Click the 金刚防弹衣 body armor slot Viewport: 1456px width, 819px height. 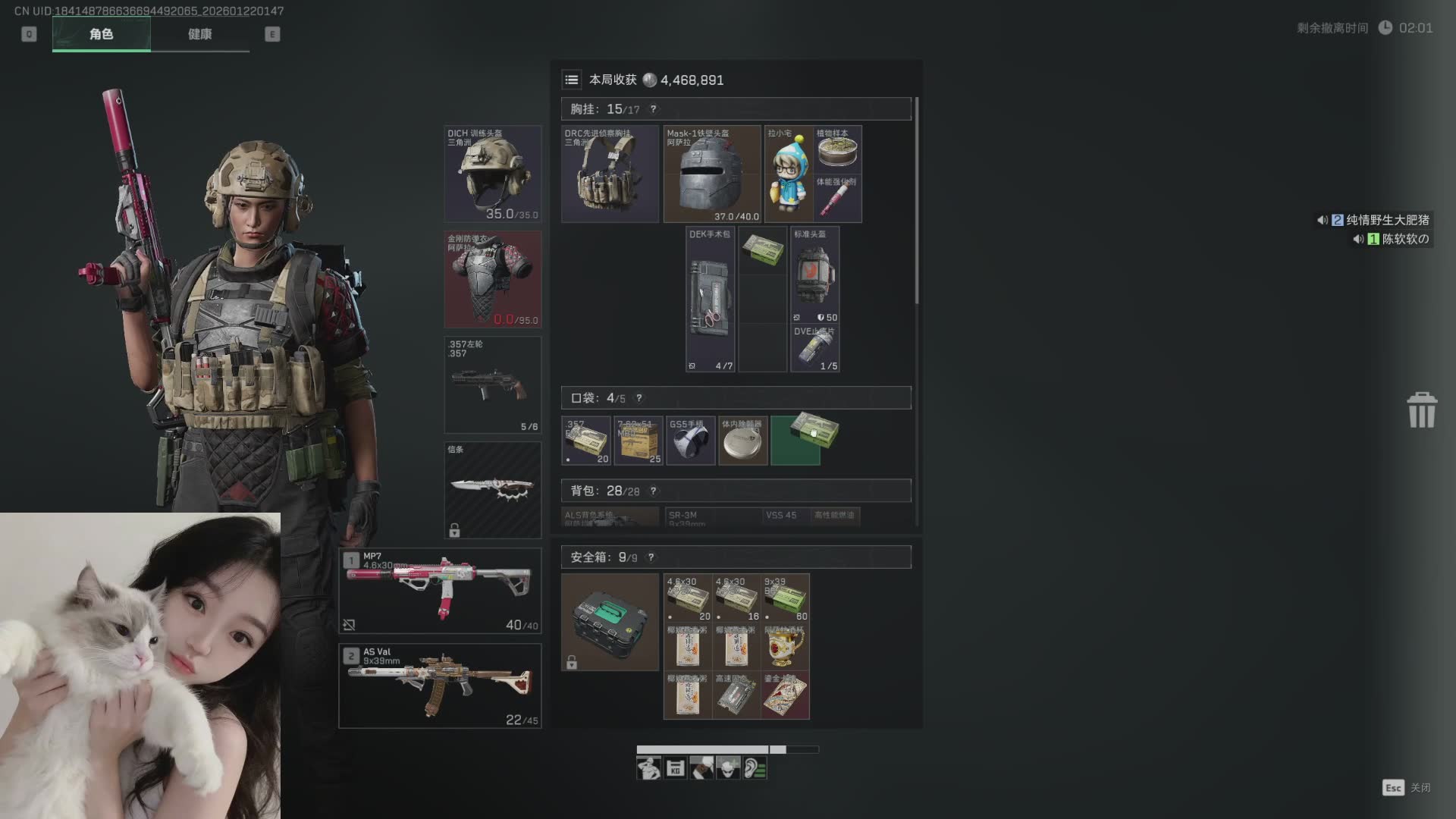[x=493, y=279]
